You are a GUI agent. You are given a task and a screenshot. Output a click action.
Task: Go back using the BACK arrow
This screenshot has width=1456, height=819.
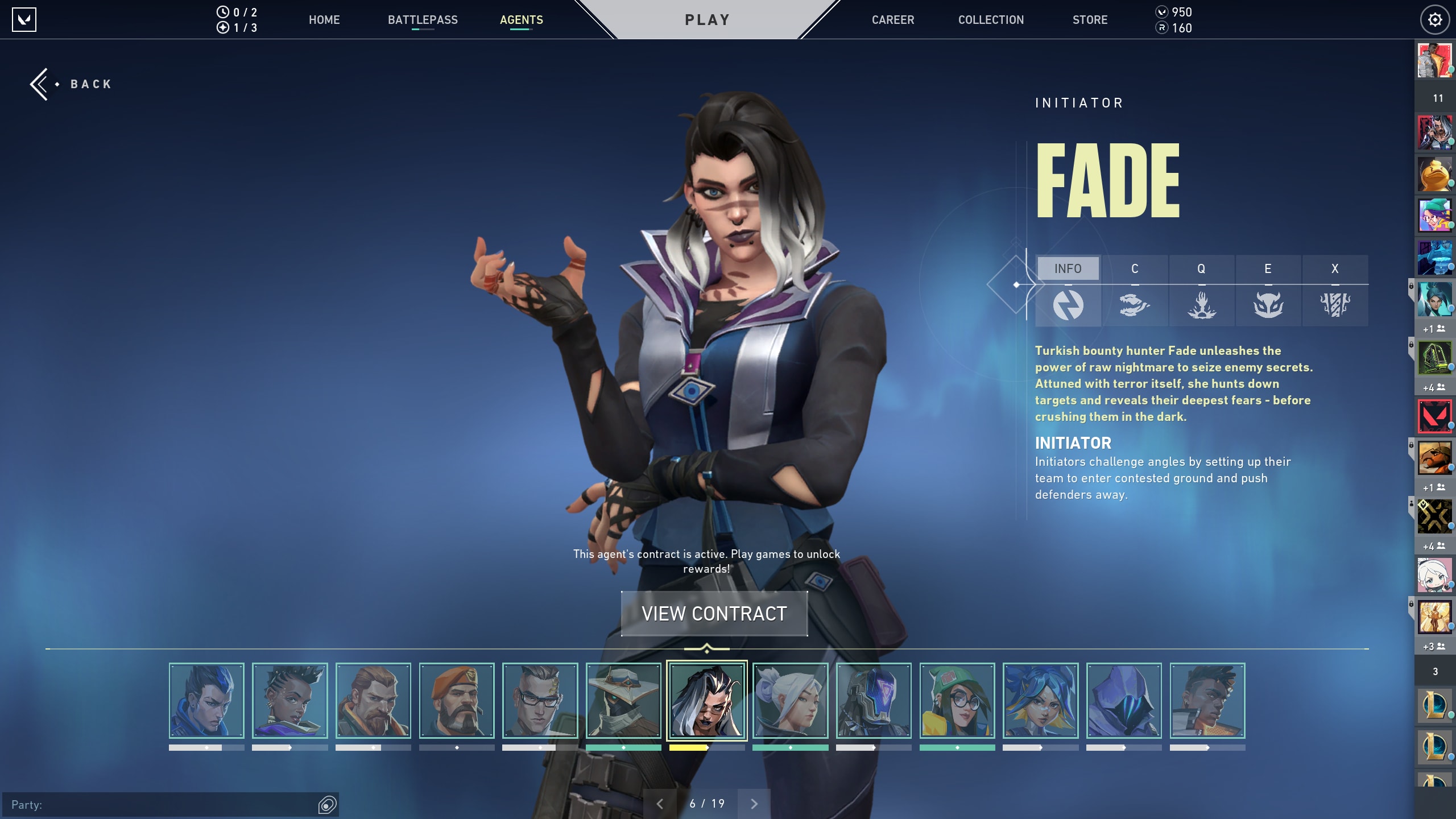(x=71, y=84)
